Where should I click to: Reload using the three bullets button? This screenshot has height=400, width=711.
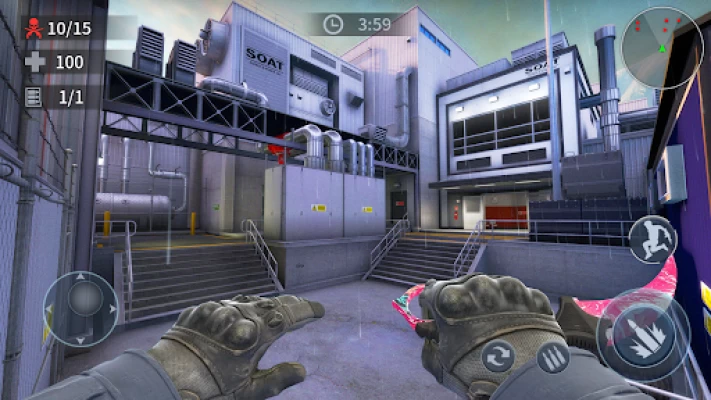(x=552, y=357)
